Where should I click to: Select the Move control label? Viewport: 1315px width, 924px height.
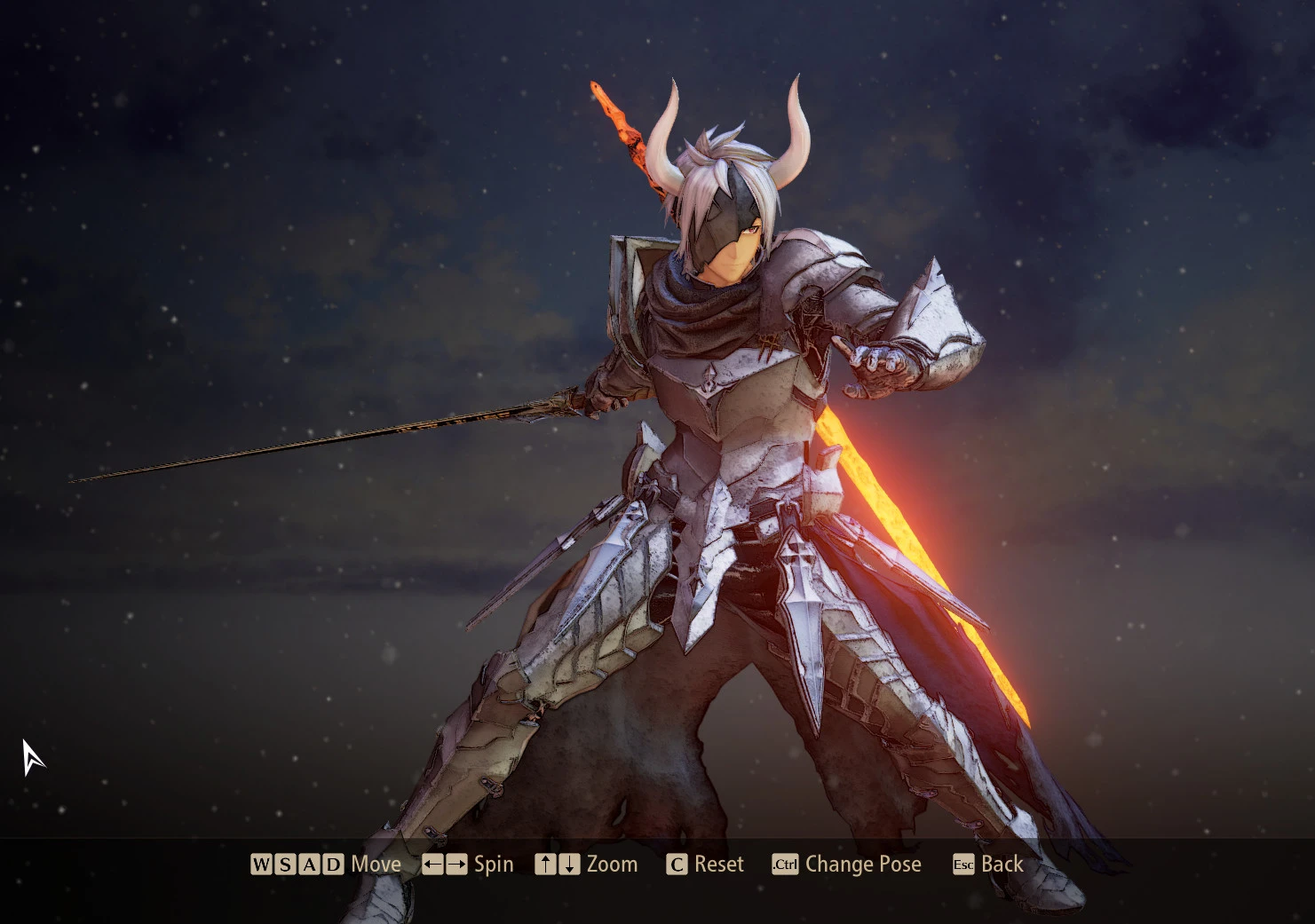point(376,864)
